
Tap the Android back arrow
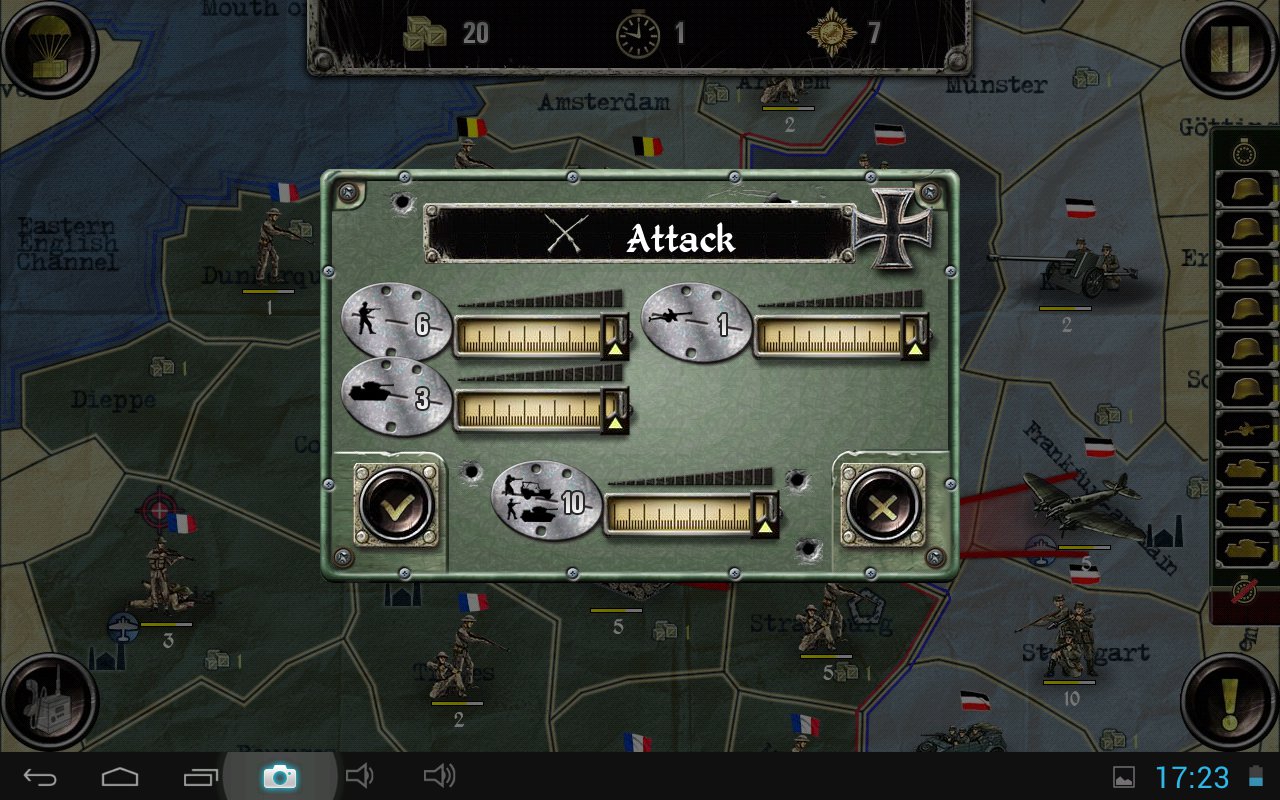point(41,777)
